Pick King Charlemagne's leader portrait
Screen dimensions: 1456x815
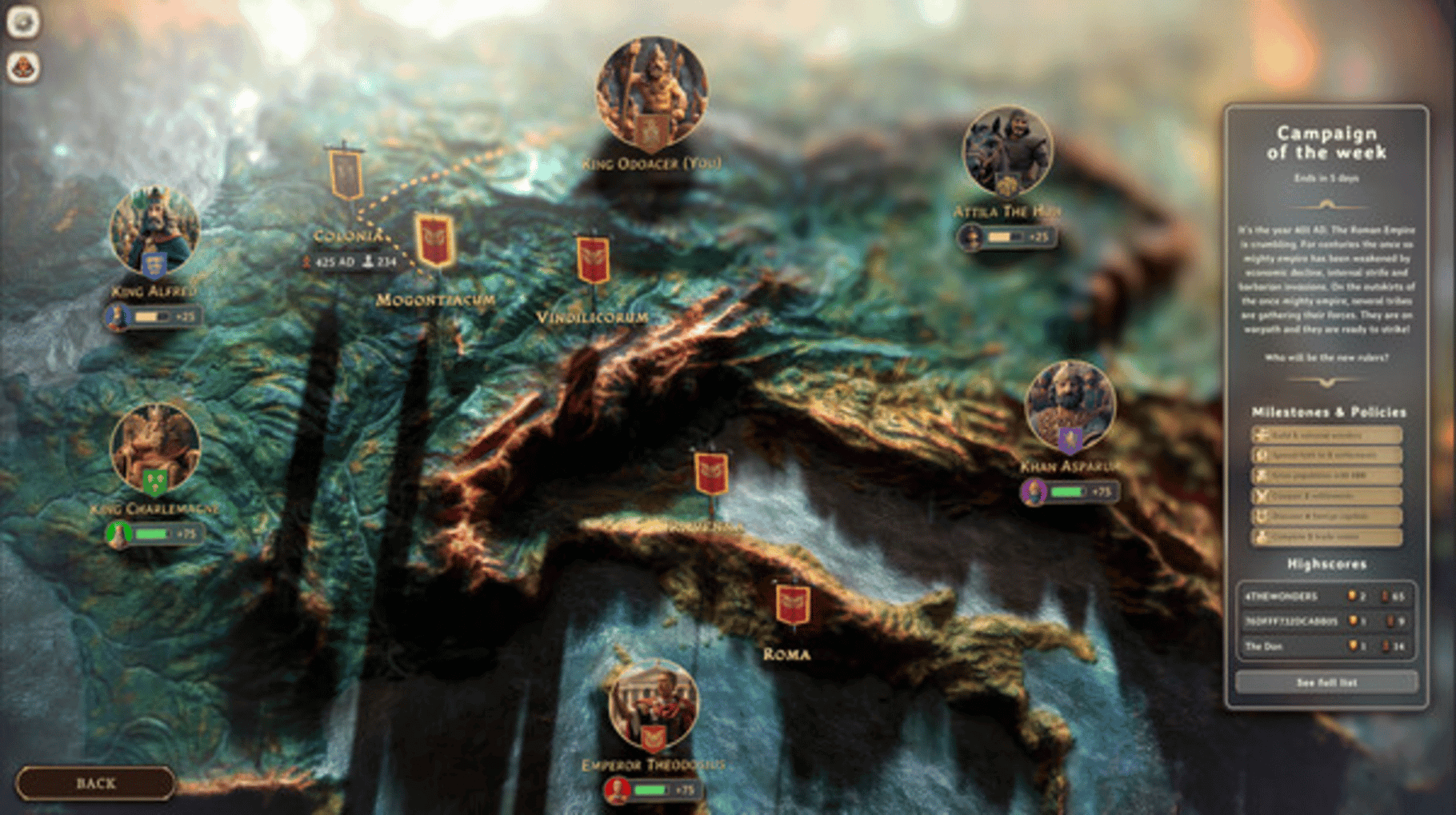(154, 448)
